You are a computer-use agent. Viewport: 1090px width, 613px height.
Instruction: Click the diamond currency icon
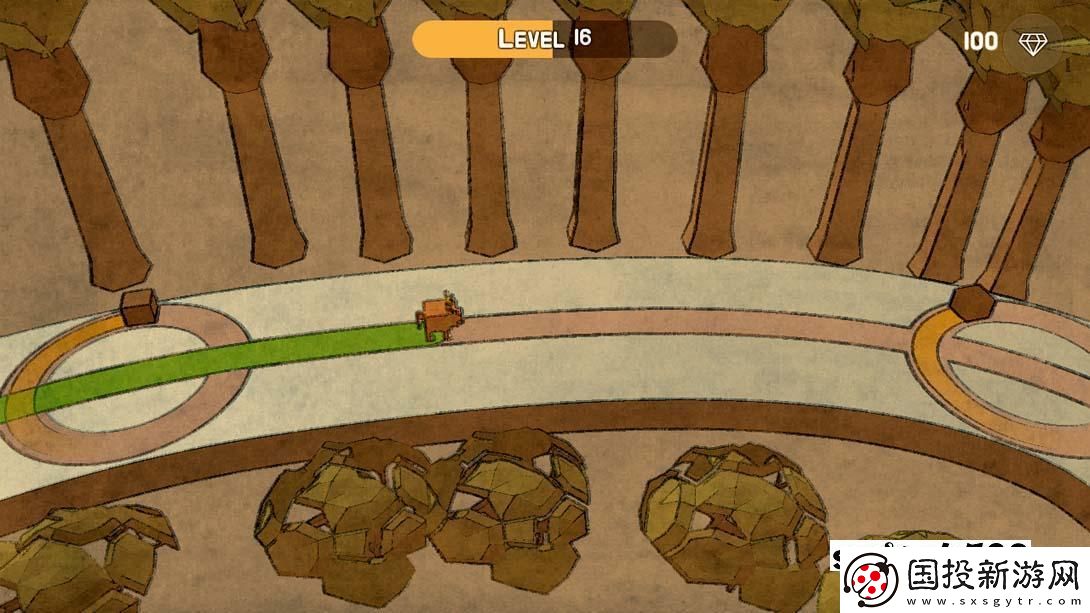[1032, 42]
